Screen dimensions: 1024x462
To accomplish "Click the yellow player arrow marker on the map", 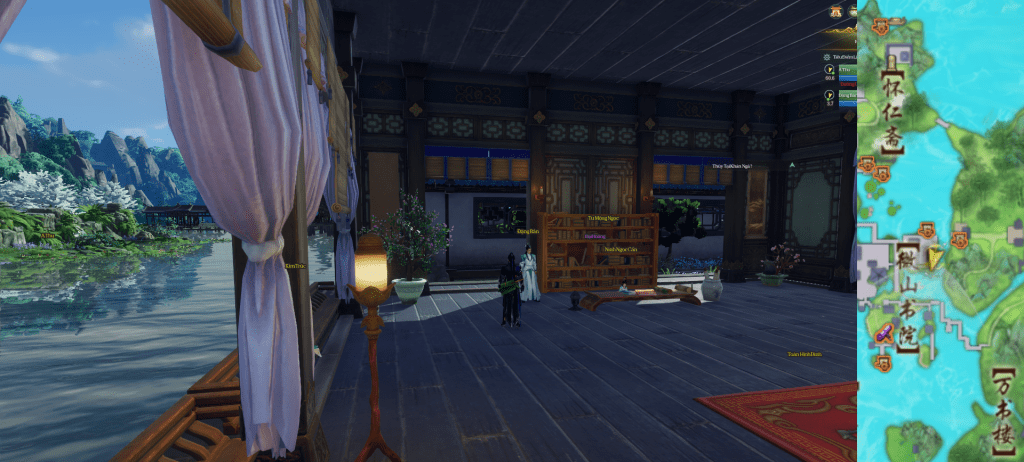I will click(935, 259).
